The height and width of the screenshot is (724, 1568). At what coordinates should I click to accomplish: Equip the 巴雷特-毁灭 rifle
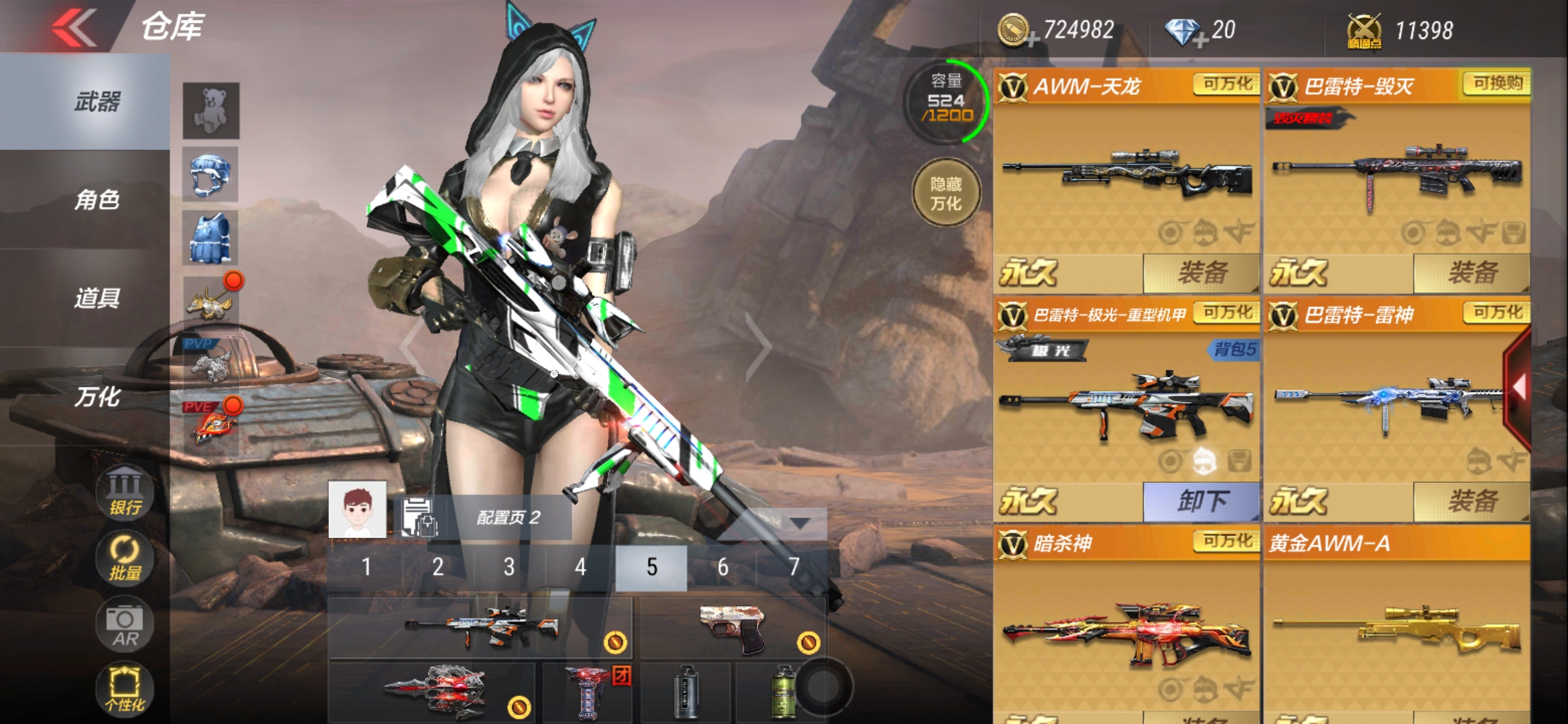click(x=1472, y=273)
